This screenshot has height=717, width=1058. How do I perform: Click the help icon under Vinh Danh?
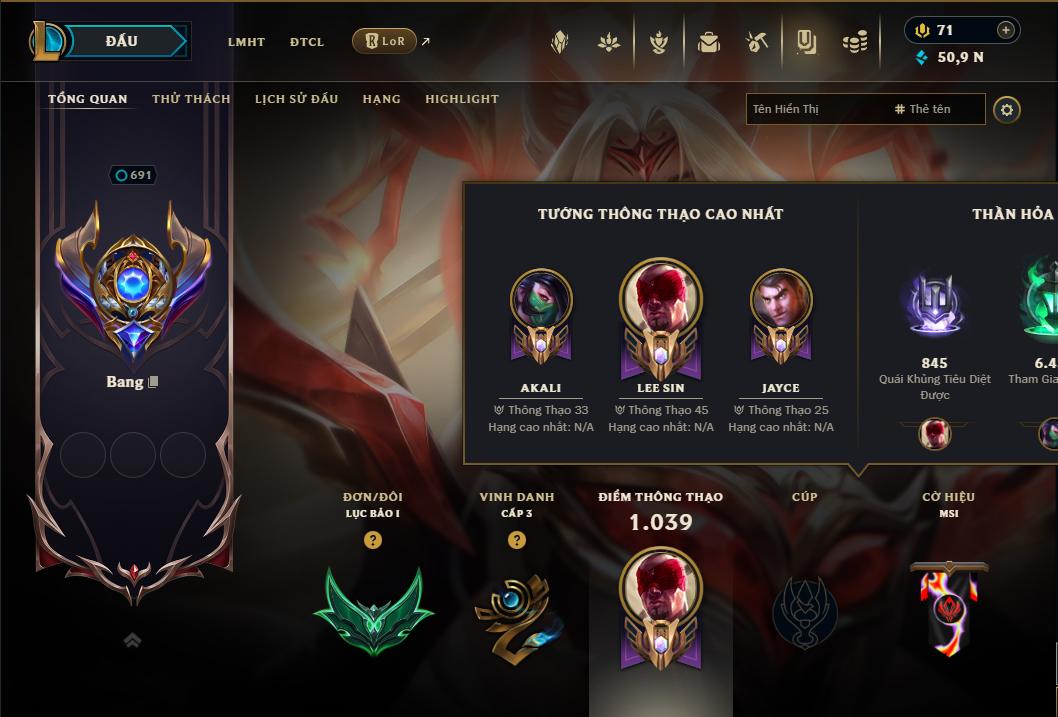click(x=517, y=540)
